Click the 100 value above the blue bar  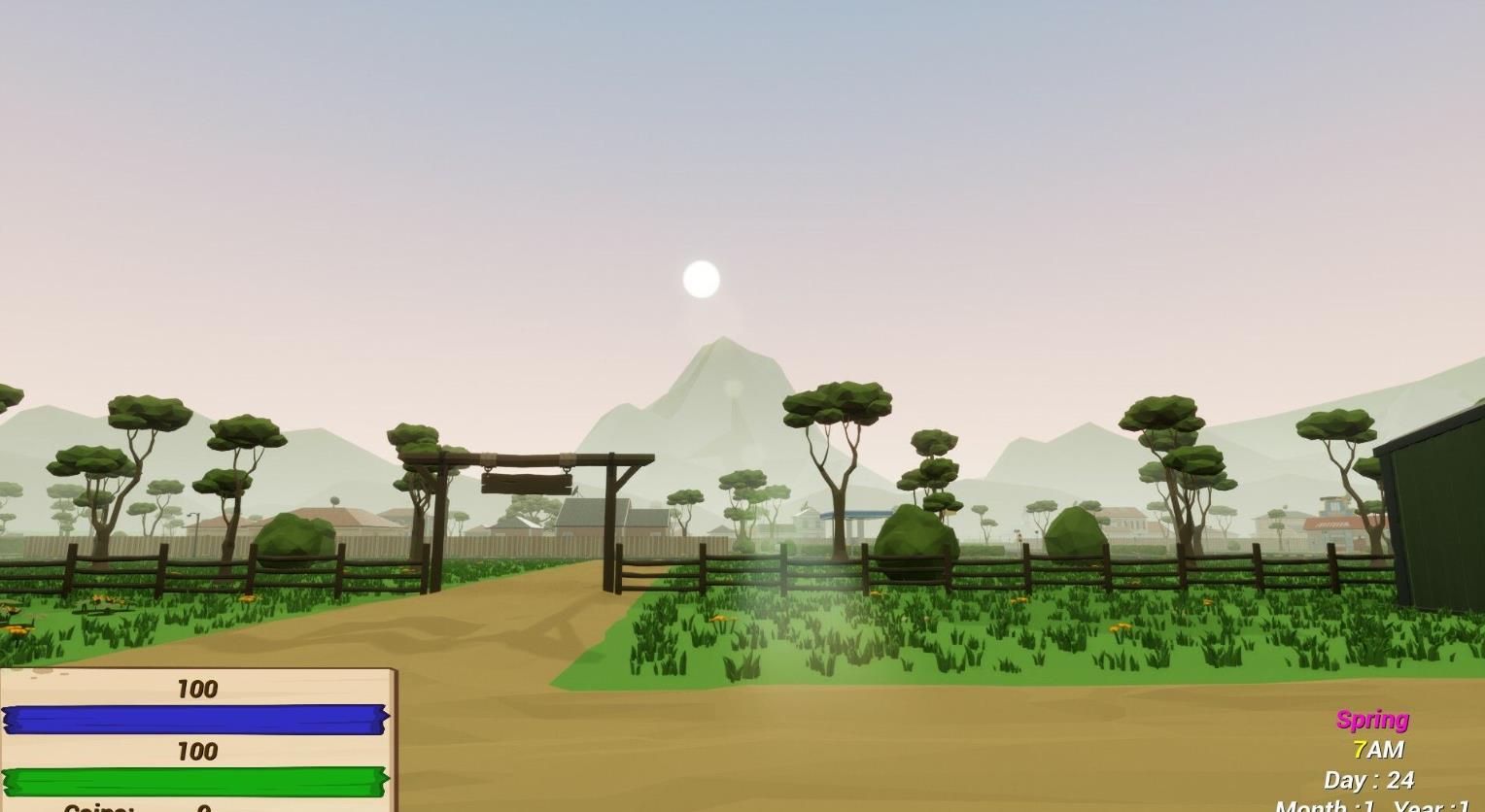point(196,690)
